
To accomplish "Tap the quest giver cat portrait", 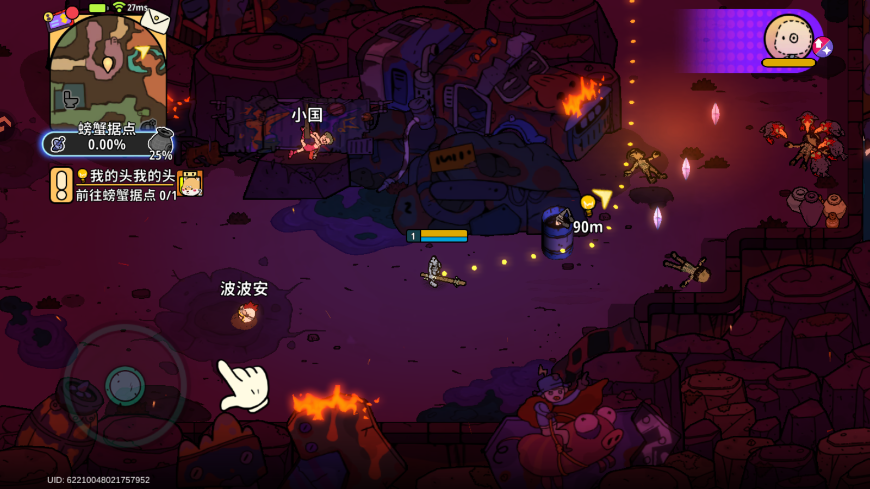I will (190, 184).
